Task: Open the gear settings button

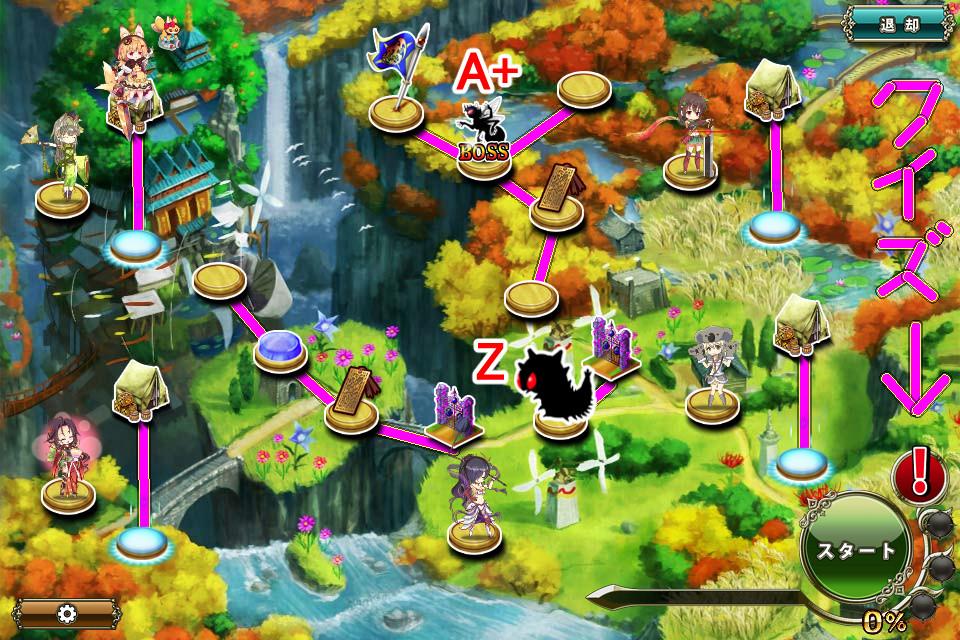Action: click(x=66, y=612)
